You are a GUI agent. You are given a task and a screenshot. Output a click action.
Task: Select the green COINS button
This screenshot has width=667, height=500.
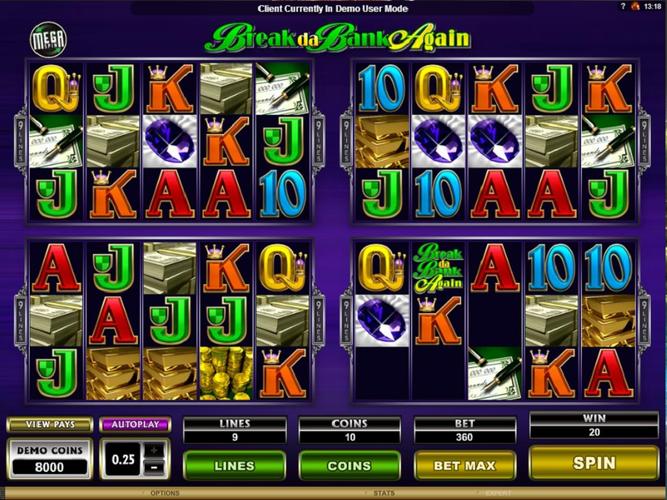click(349, 465)
